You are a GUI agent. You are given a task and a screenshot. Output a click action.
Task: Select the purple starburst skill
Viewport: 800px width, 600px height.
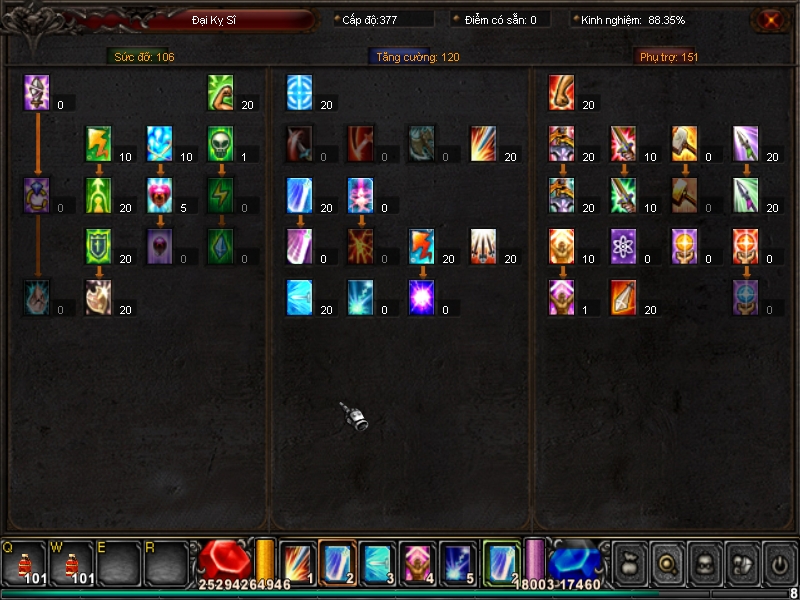click(x=421, y=296)
